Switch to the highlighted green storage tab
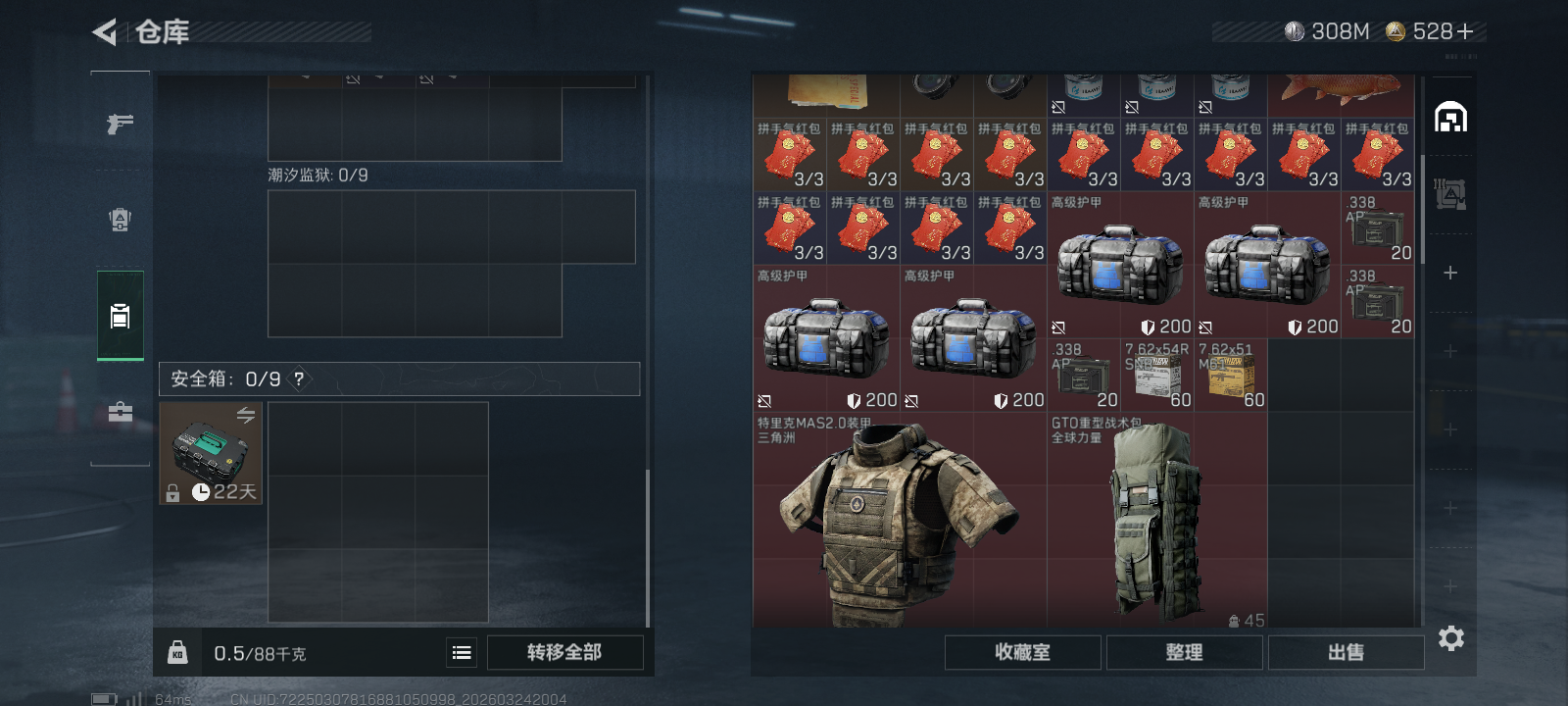The height and width of the screenshot is (706, 1568). [x=120, y=316]
